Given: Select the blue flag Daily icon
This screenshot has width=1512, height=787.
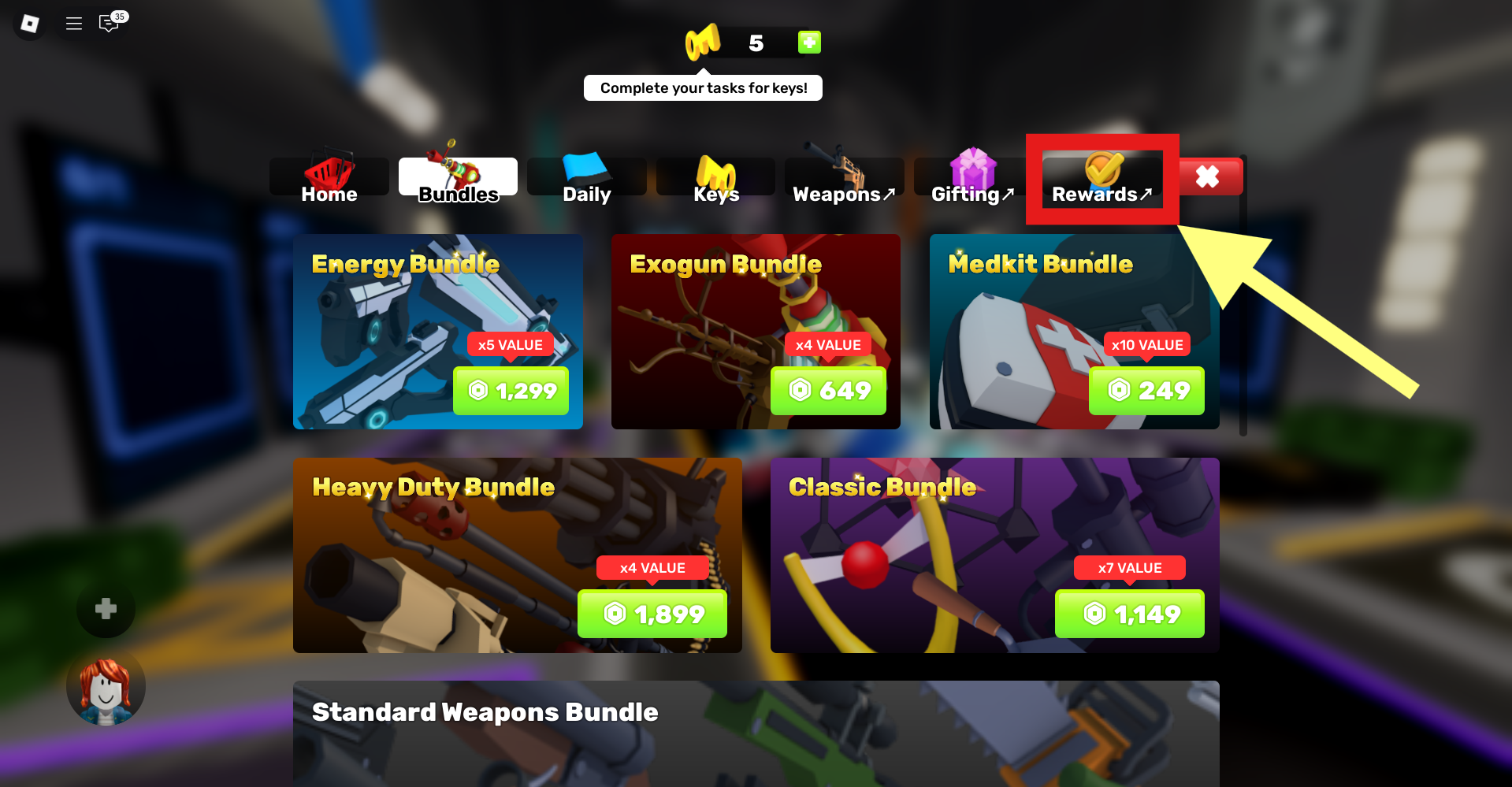Looking at the screenshot, I should click(x=586, y=165).
